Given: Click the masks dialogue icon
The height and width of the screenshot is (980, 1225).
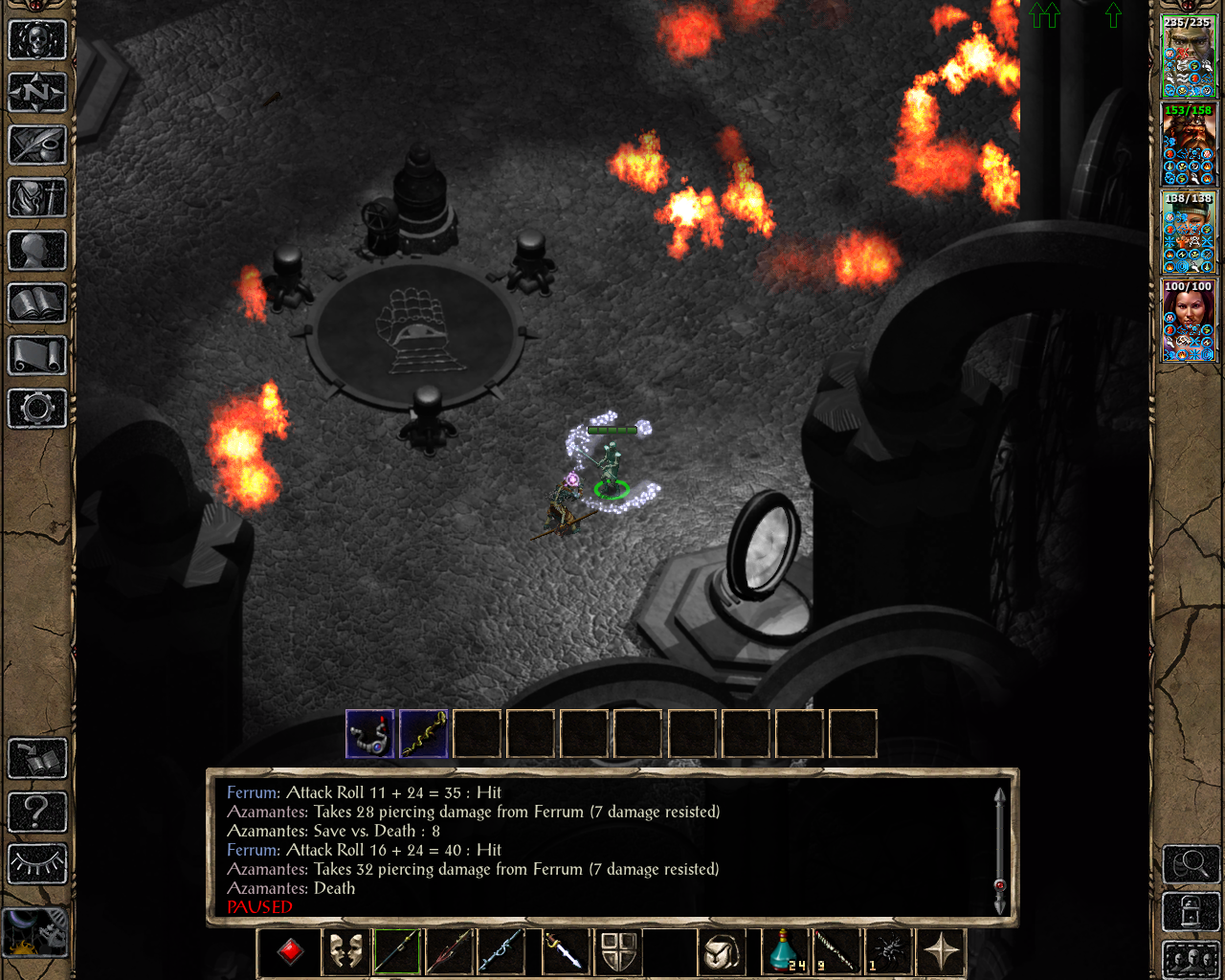Looking at the screenshot, I should [345, 952].
